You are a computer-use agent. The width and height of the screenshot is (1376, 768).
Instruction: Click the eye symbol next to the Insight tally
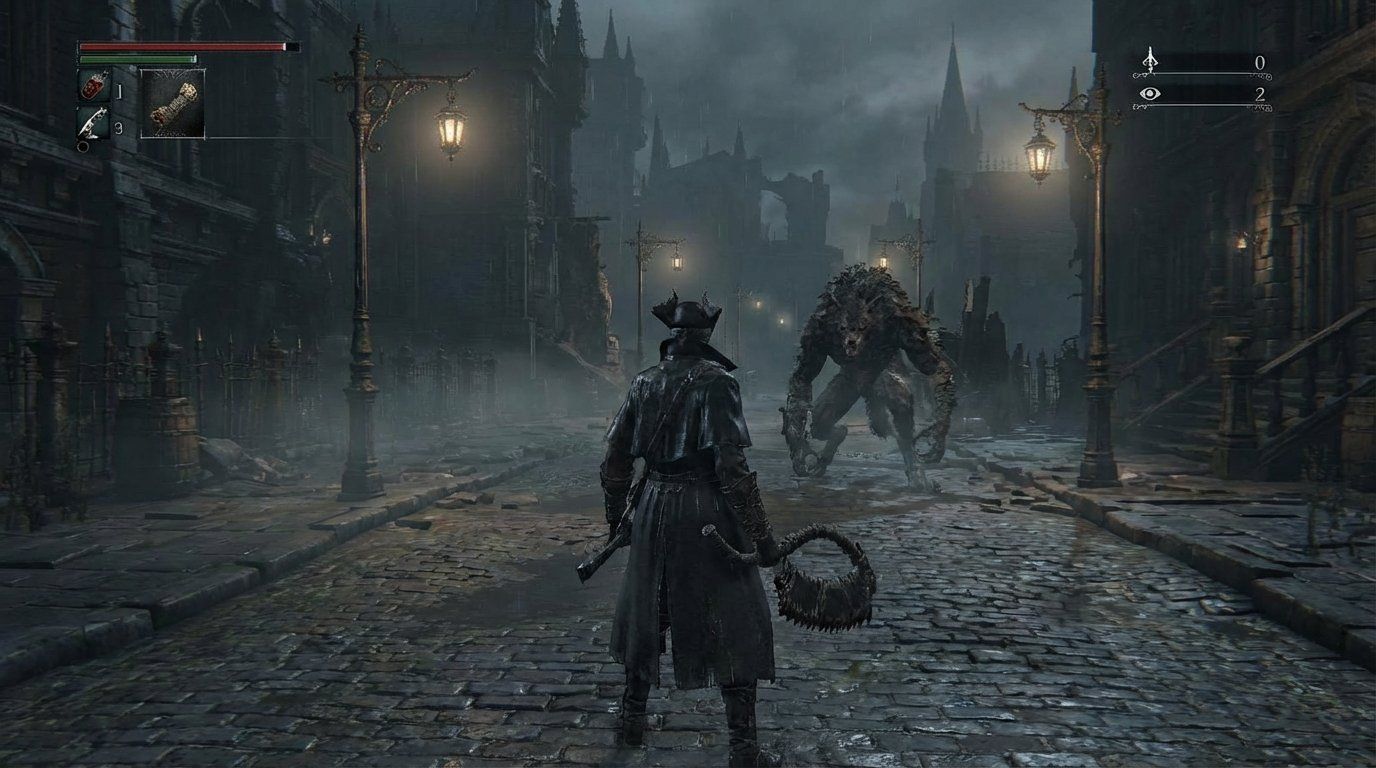click(x=1151, y=93)
